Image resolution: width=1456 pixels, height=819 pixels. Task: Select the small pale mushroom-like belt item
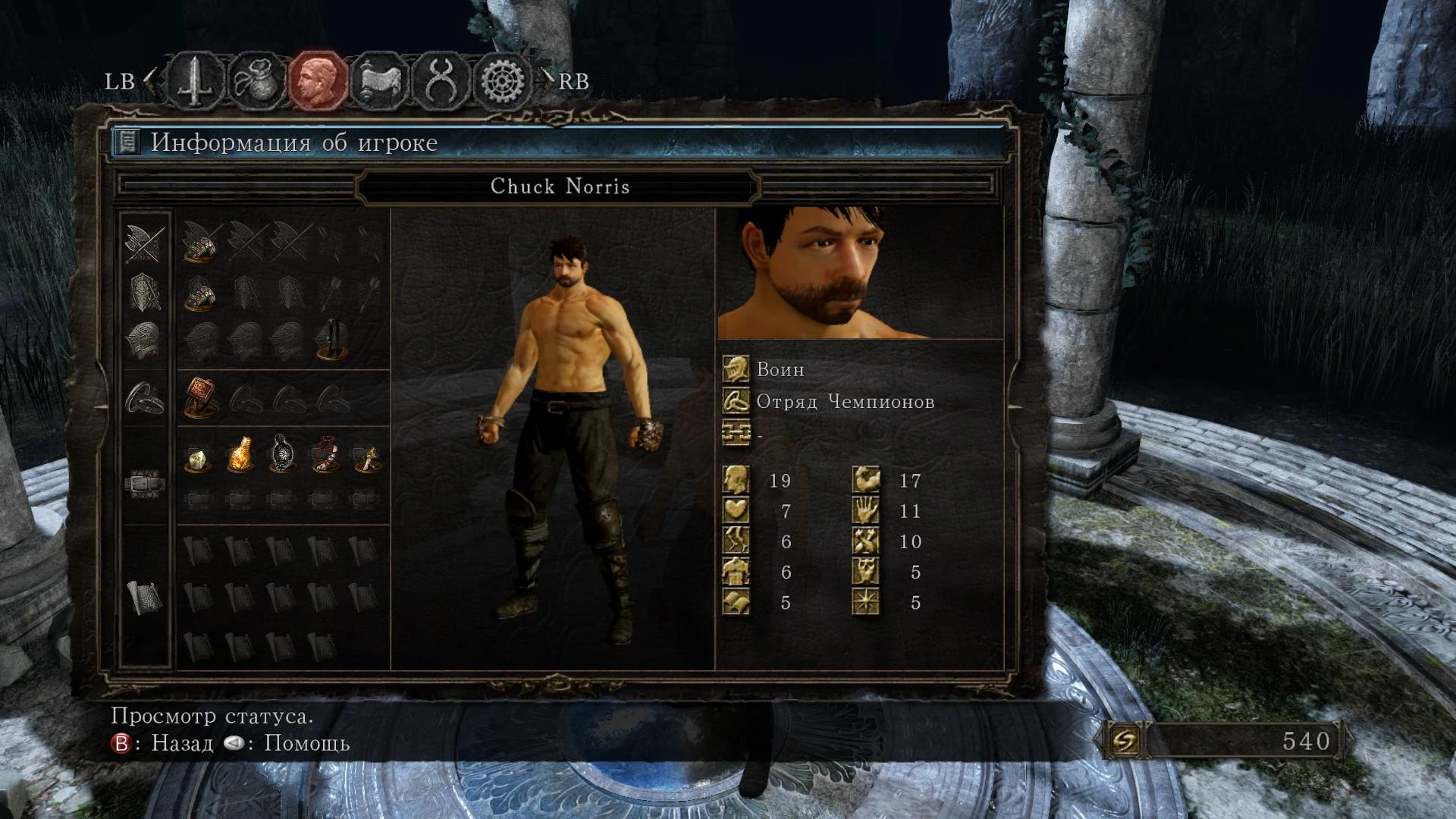point(368,458)
